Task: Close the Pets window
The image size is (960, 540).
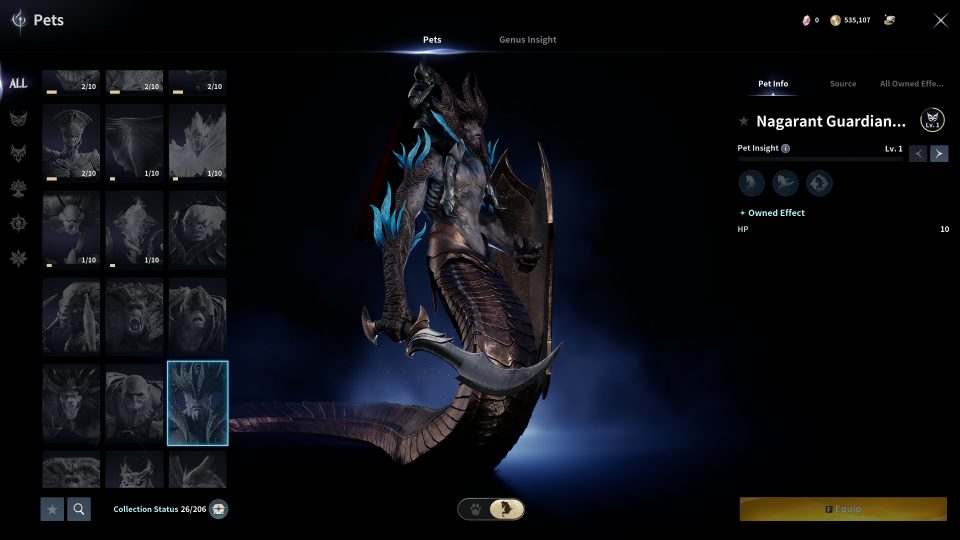Action: coord(940,20)
